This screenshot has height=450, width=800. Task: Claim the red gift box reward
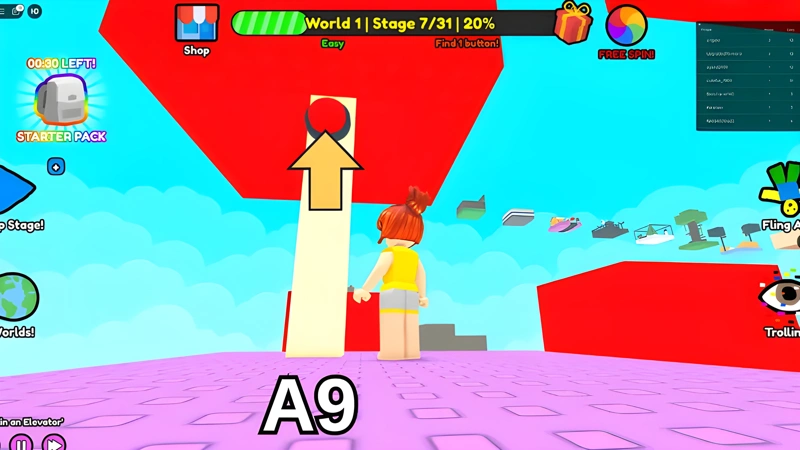point(573,23)
